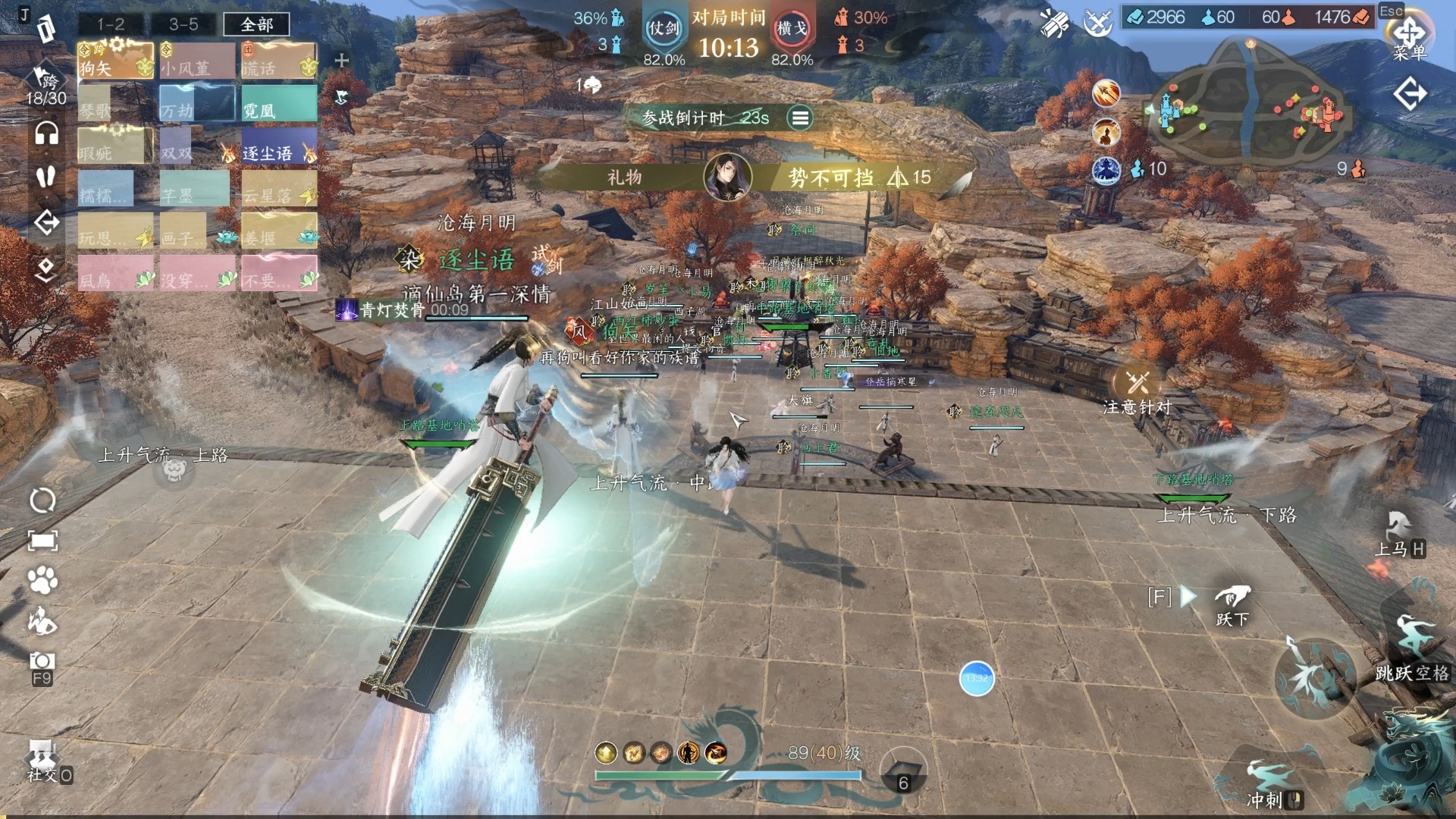Screen dimensions: 1456x819
Task: Select teammate 狗矢 in the raid list
Action: point(115,61)
